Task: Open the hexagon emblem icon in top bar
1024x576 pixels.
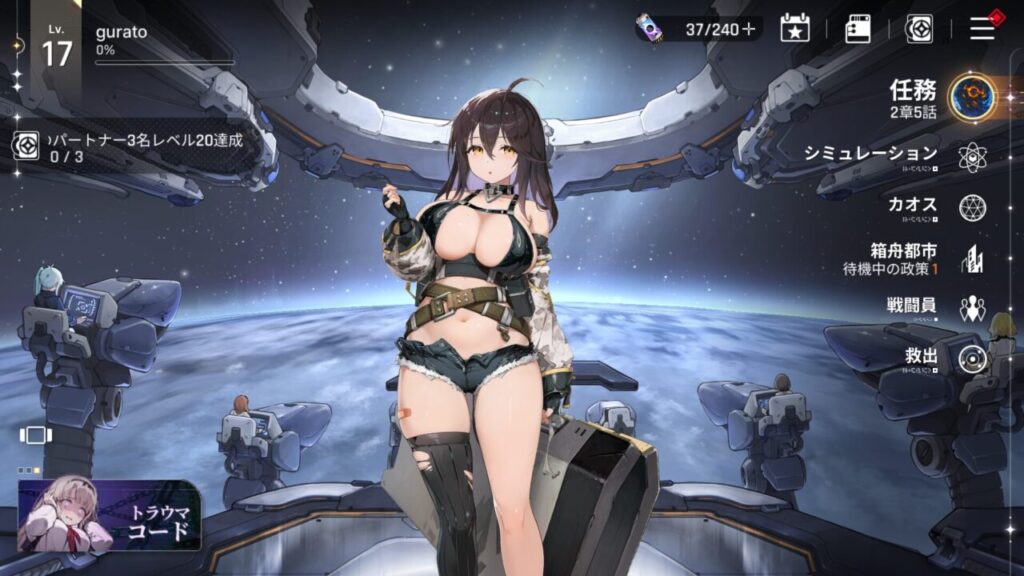Action: (x=919, y=28)
